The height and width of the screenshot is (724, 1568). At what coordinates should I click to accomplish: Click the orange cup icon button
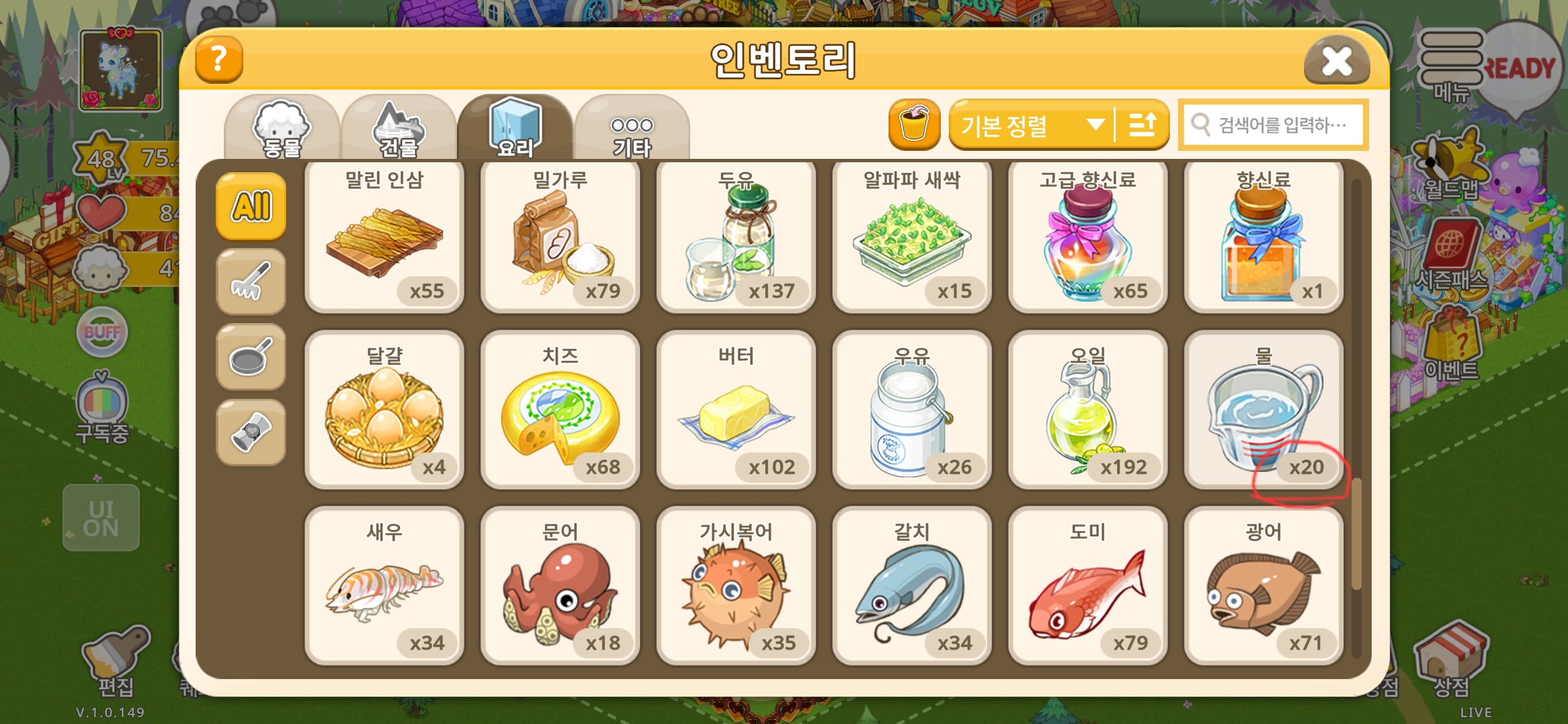[914, 125]
